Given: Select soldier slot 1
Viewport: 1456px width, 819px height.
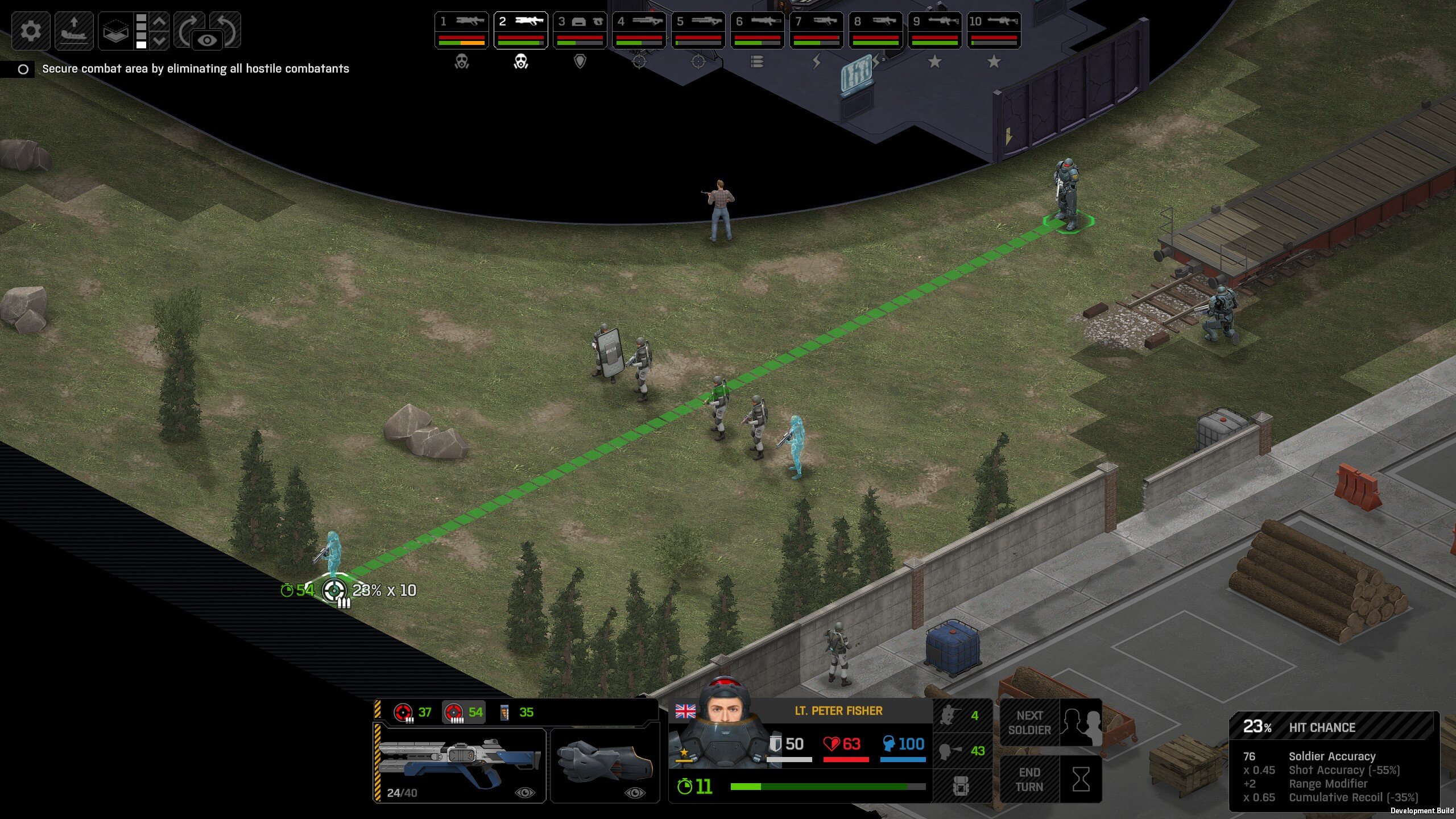Looking at the screenshot, I should 461,30.
